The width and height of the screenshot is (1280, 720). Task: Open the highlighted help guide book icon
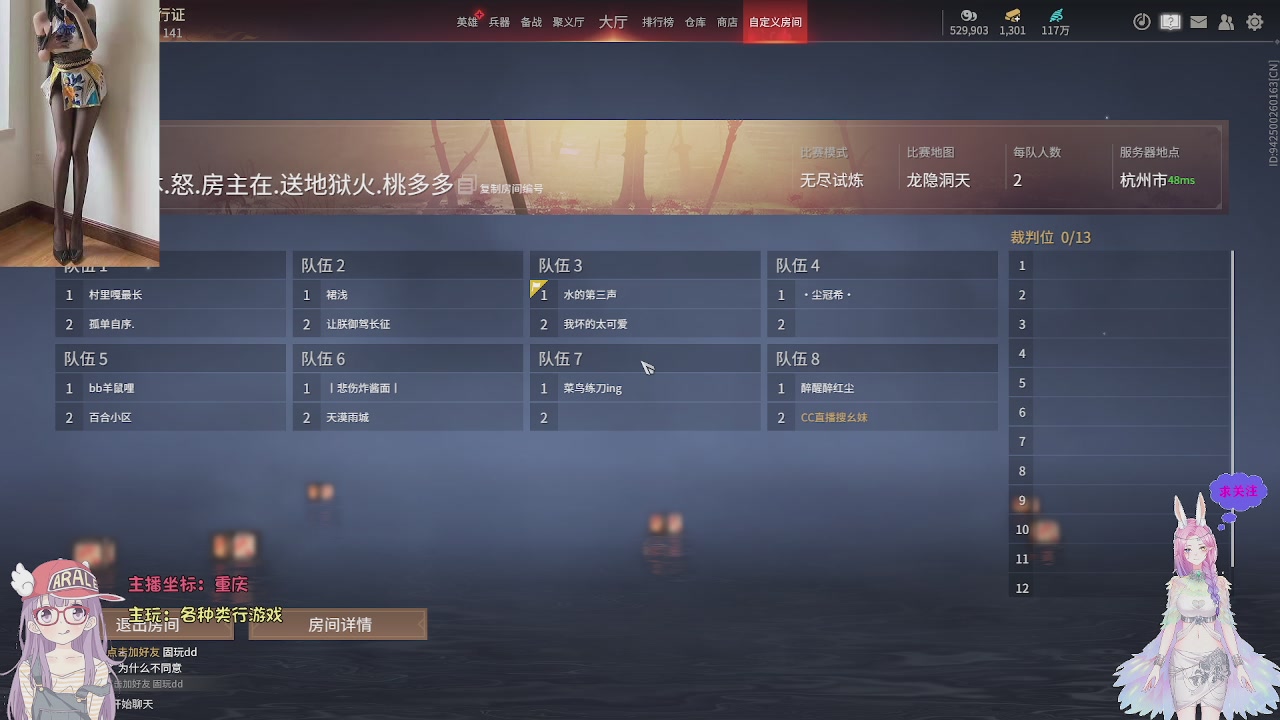1170,21
